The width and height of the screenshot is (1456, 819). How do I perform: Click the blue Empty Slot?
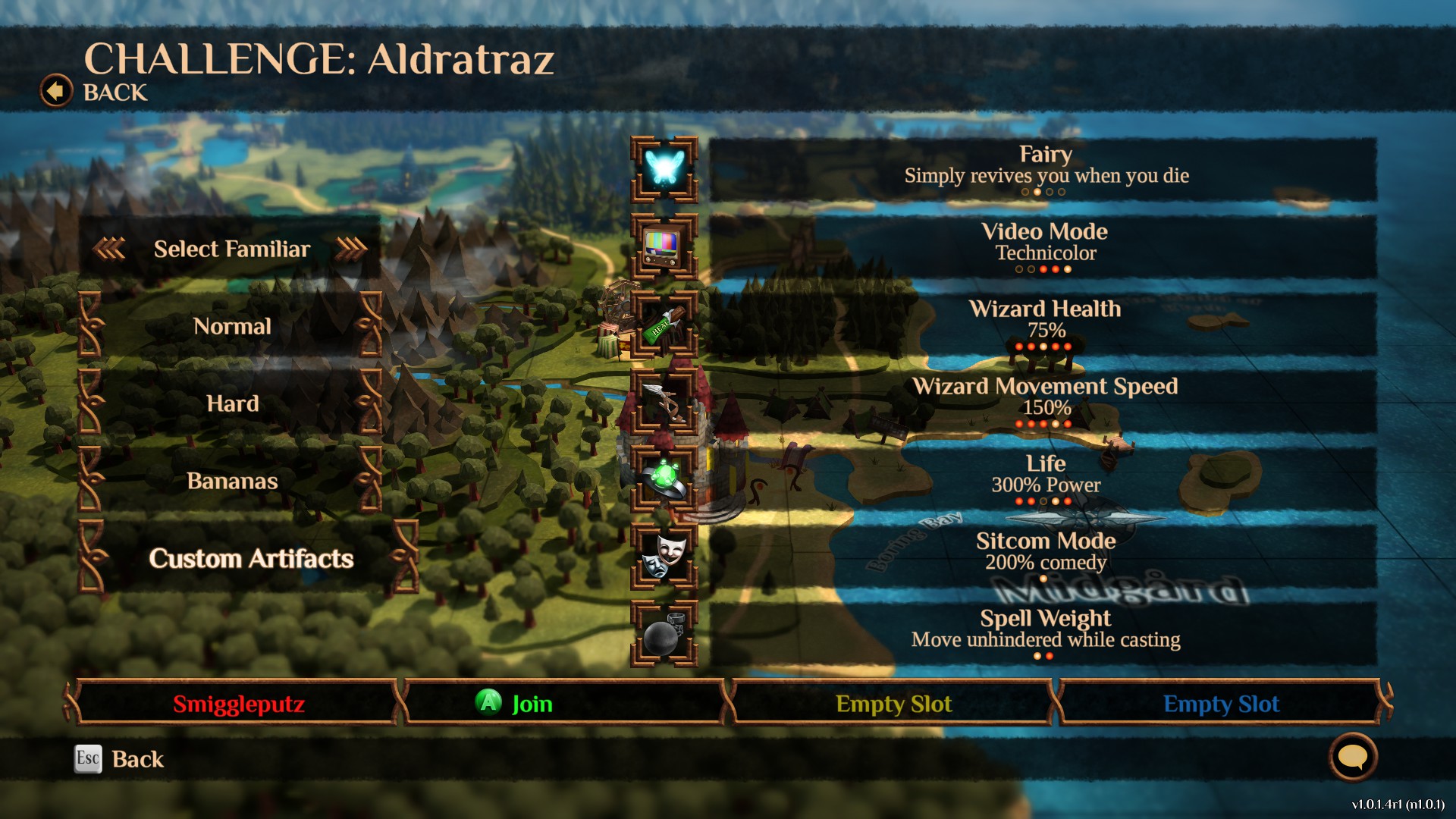[1221, 704]
